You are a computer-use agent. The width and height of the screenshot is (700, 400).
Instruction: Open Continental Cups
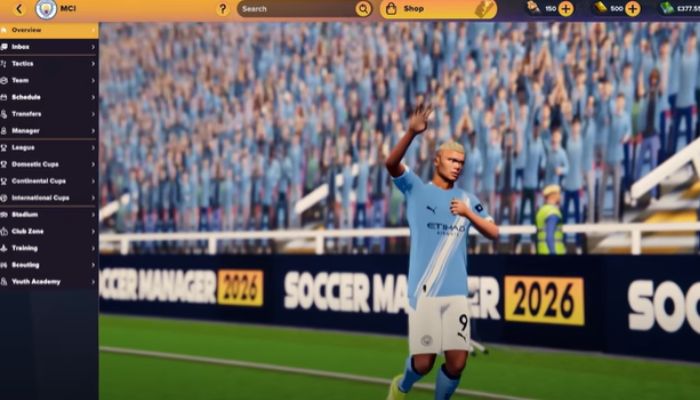pyautogui.click(x=48, y=181)
